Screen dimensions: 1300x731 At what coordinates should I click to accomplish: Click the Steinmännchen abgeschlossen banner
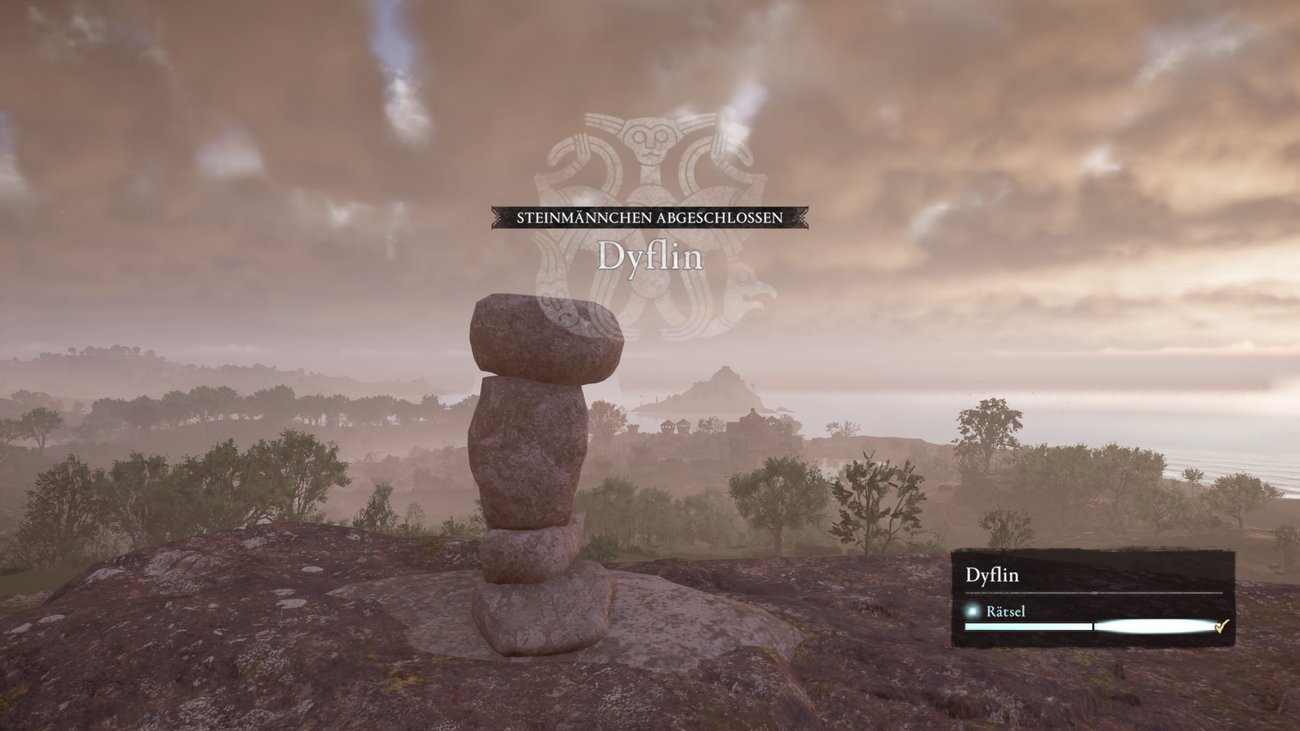(649, 217)
